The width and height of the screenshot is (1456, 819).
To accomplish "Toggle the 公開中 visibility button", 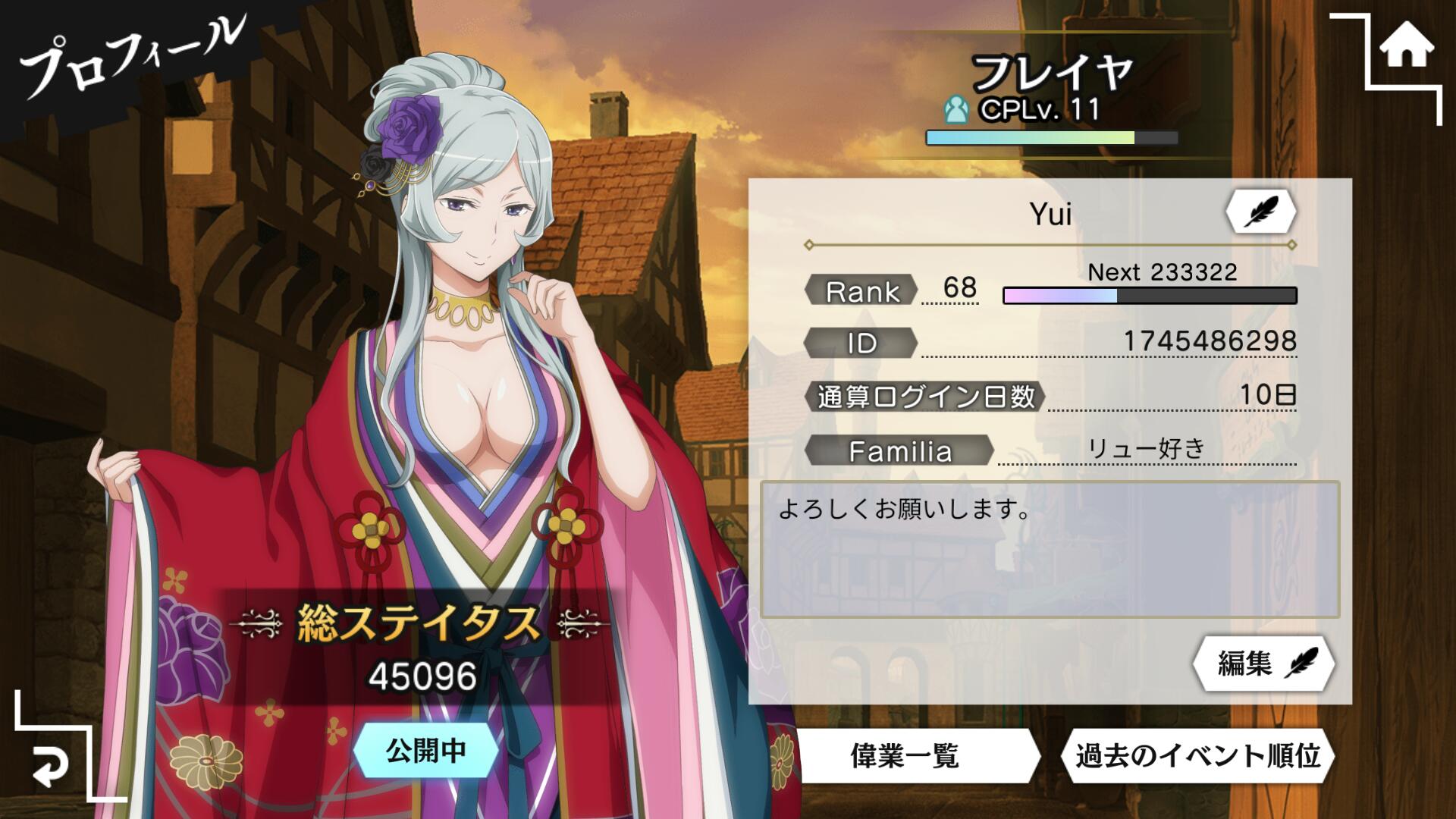I will click(425, 751).
